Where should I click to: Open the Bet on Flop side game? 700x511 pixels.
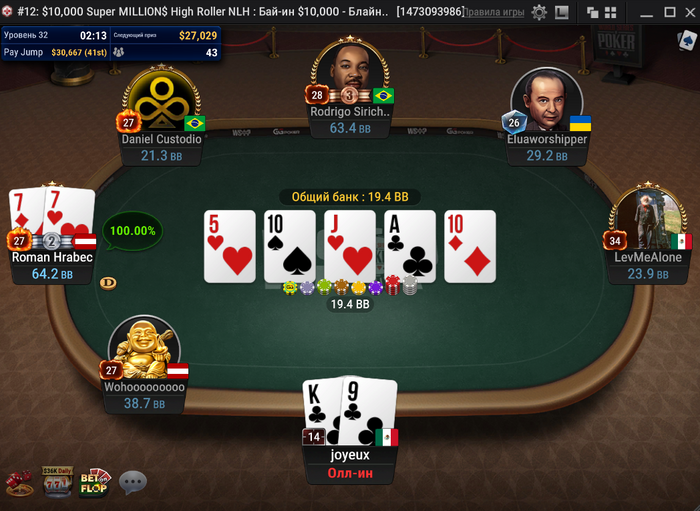(95, 482)
